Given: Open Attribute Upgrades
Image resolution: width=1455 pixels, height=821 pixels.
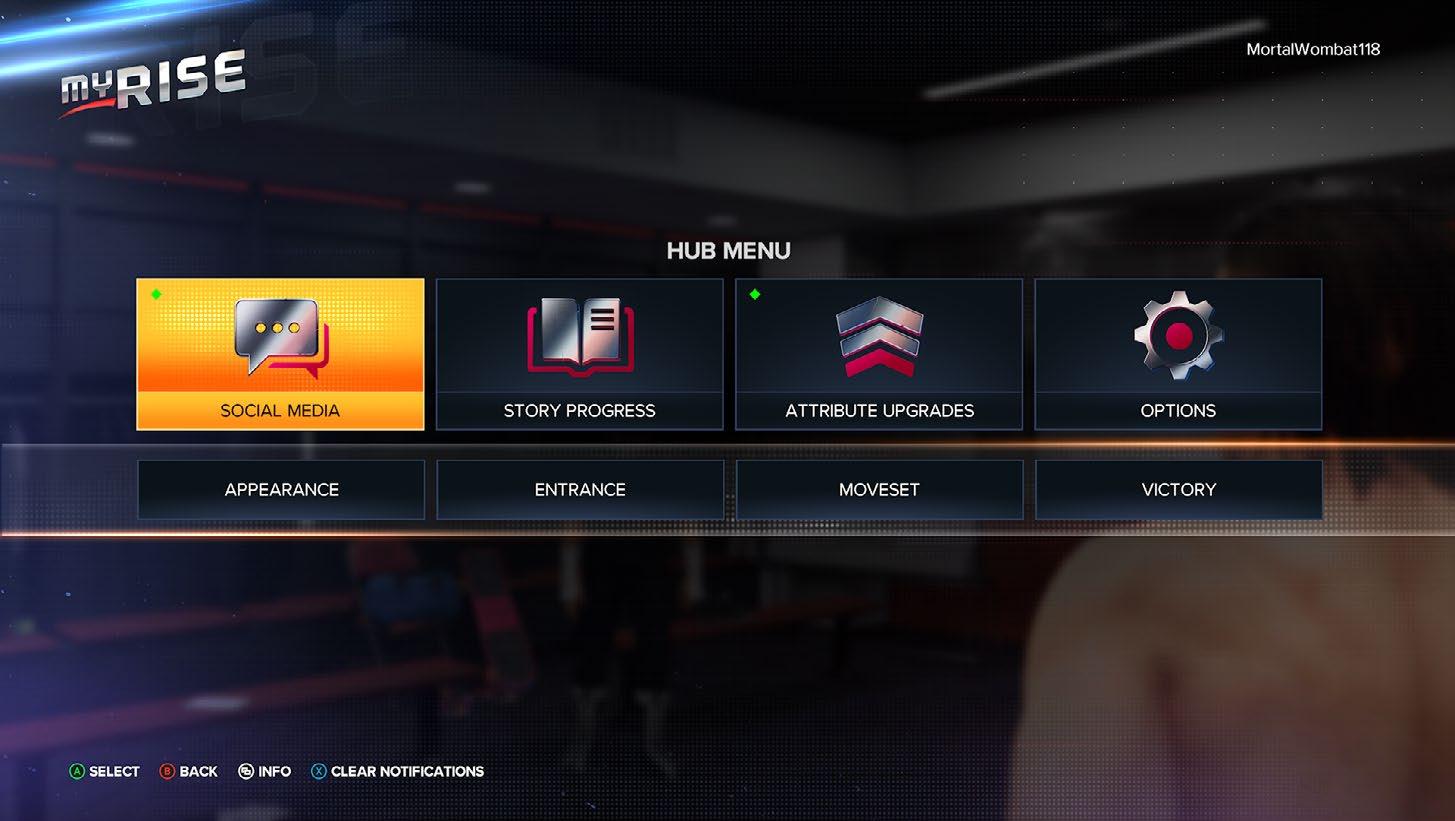Looking at the screenshot, I should click(x=879, y=354).
